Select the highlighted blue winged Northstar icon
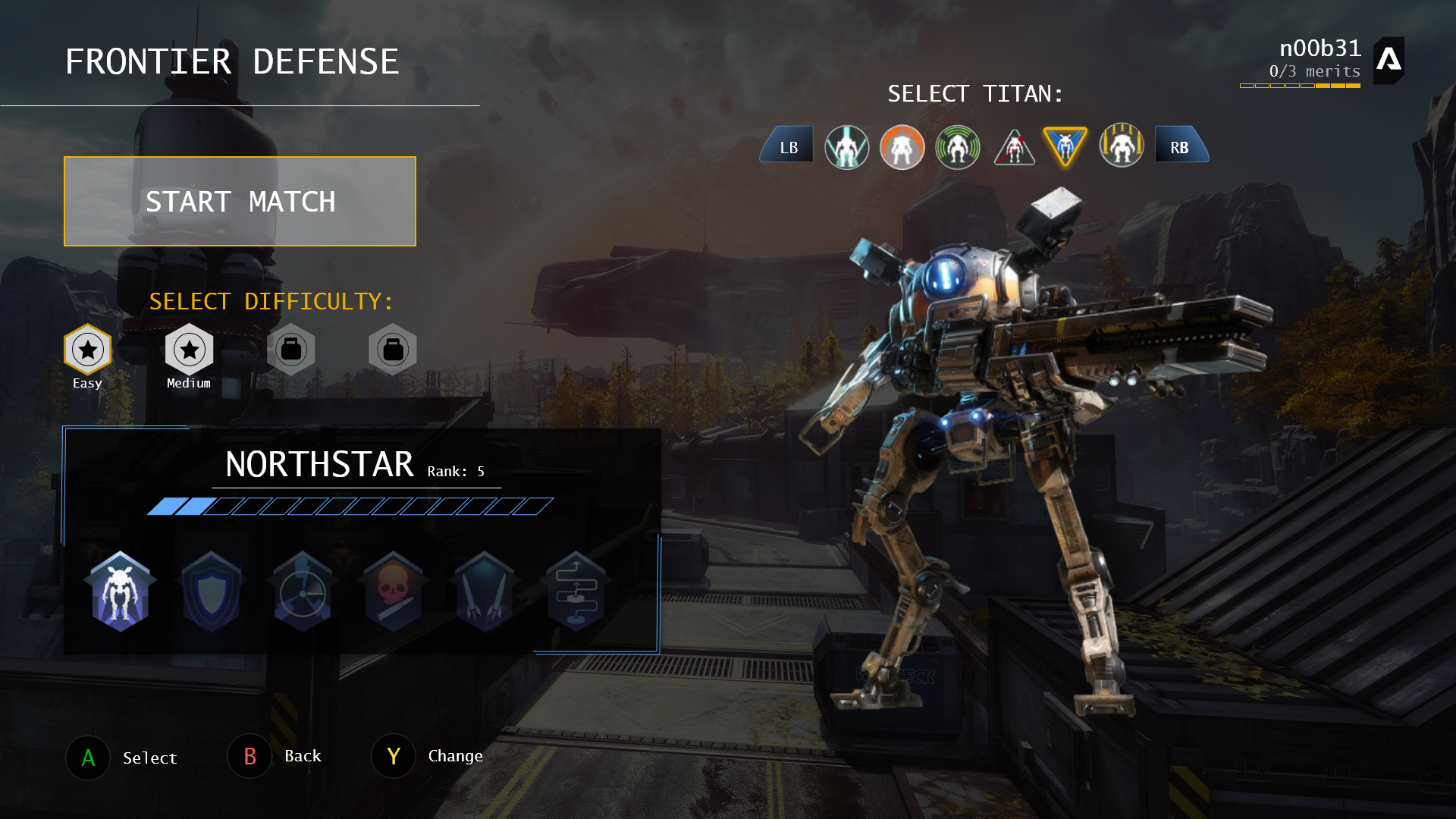The width and height of the screenshot is (1456, 819). (1065, 146)
